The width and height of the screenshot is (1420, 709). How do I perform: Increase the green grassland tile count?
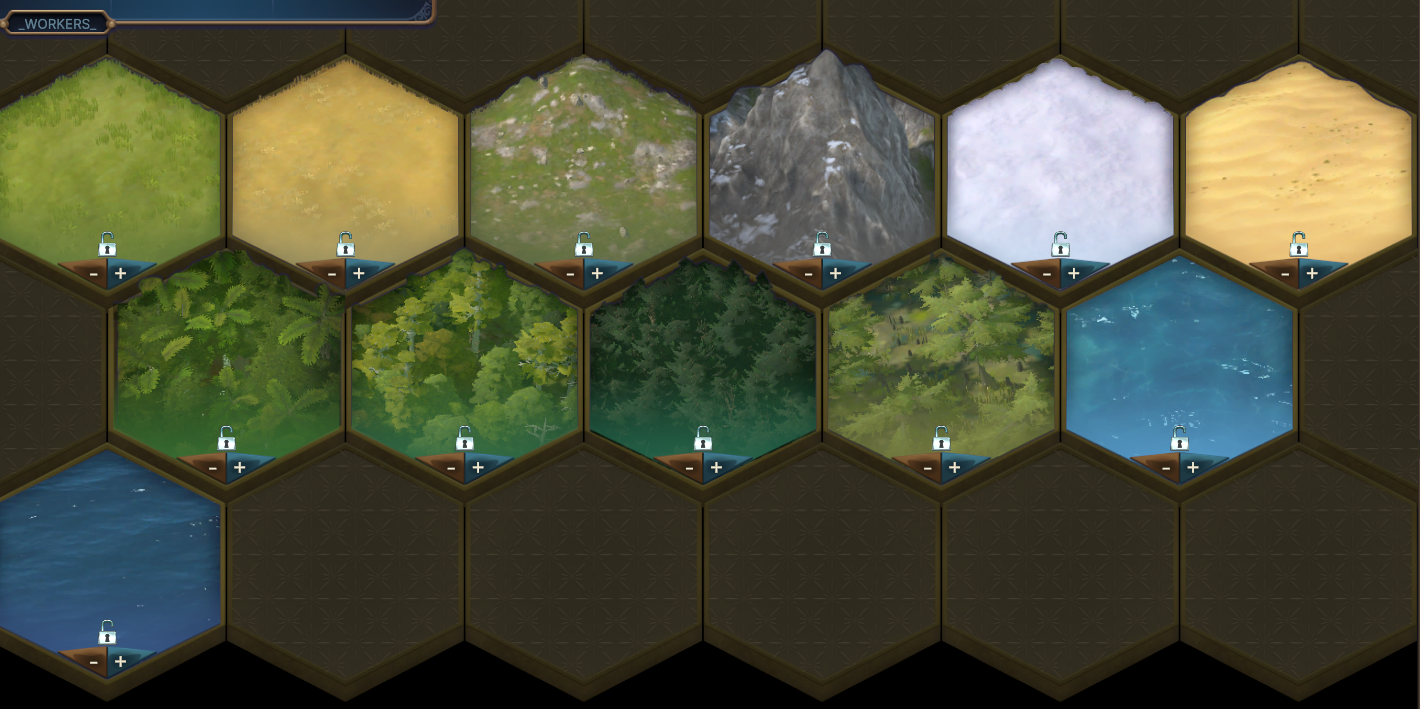click(120, 273)
